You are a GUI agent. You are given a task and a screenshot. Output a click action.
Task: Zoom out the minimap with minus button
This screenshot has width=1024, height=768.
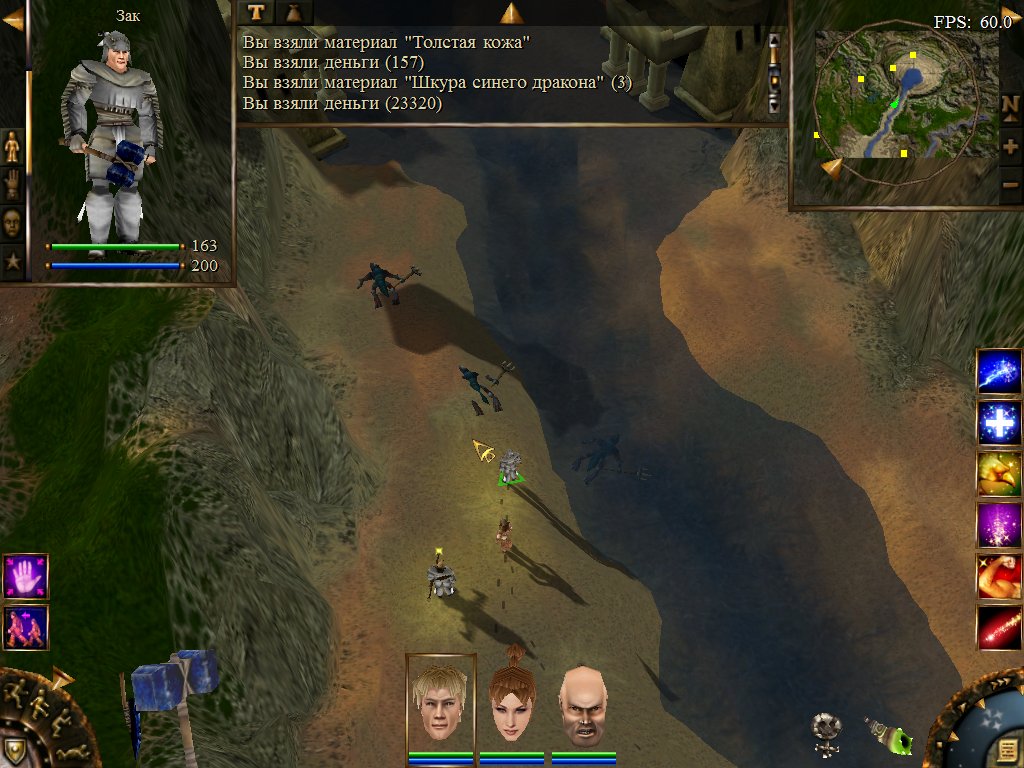coord(1010,184)
